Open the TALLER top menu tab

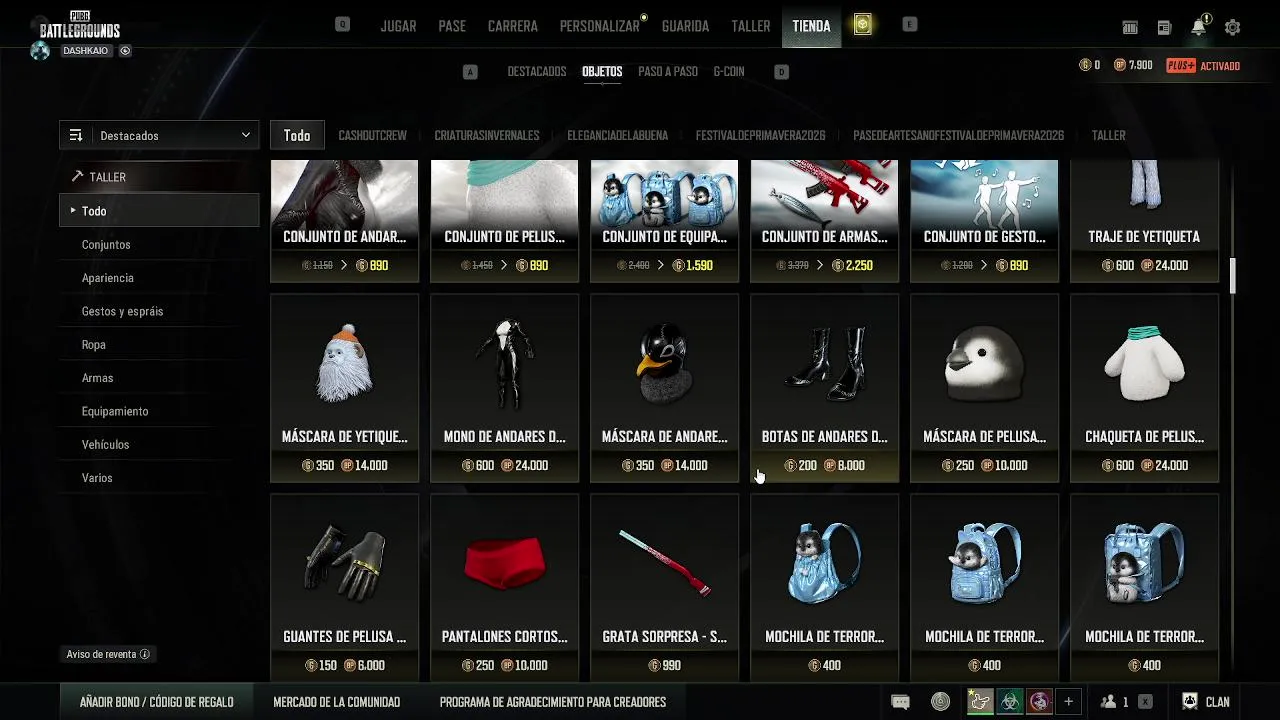point(750,26)
